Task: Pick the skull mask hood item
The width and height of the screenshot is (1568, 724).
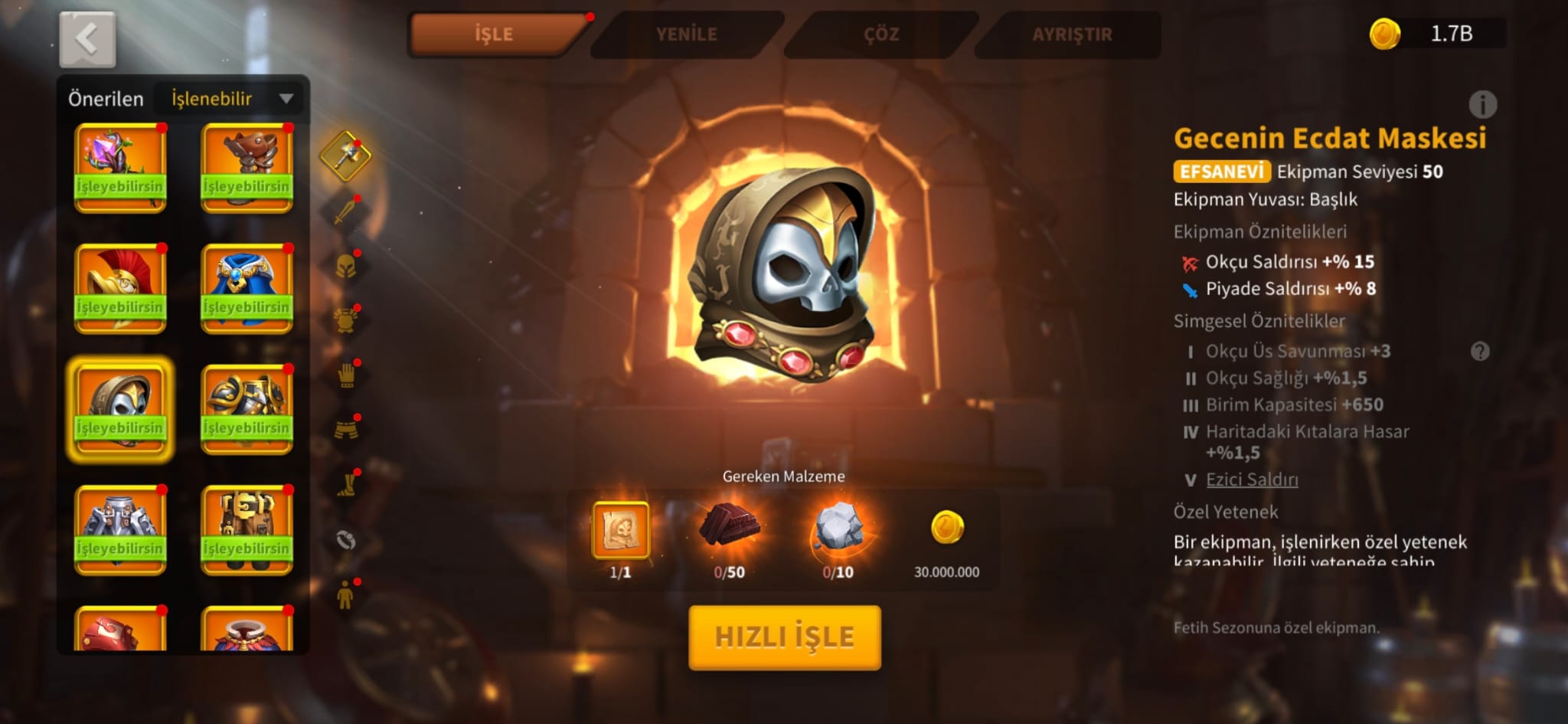Action: coord(120,409)
